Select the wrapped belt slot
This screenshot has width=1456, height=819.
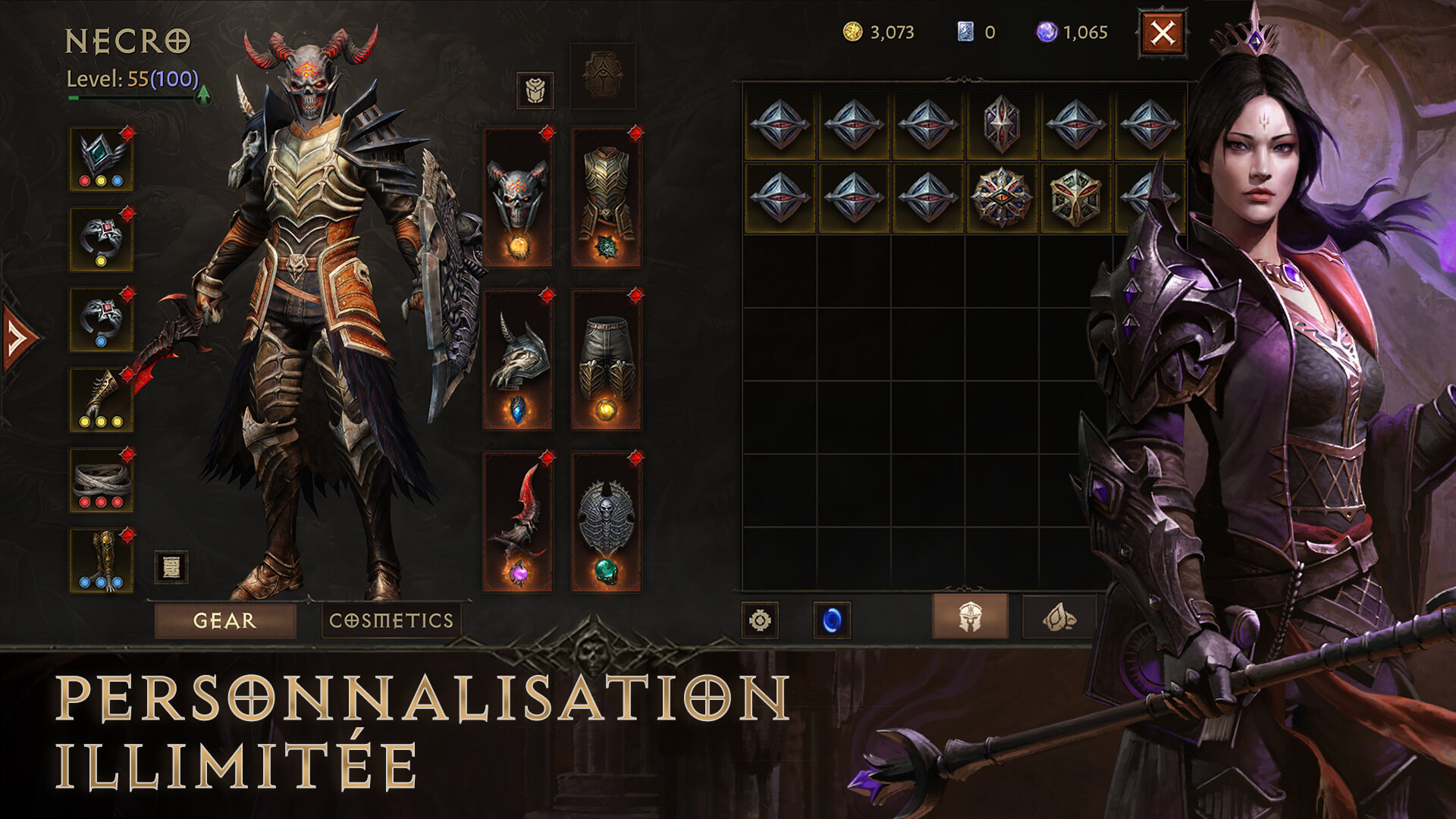pos(101,480)
